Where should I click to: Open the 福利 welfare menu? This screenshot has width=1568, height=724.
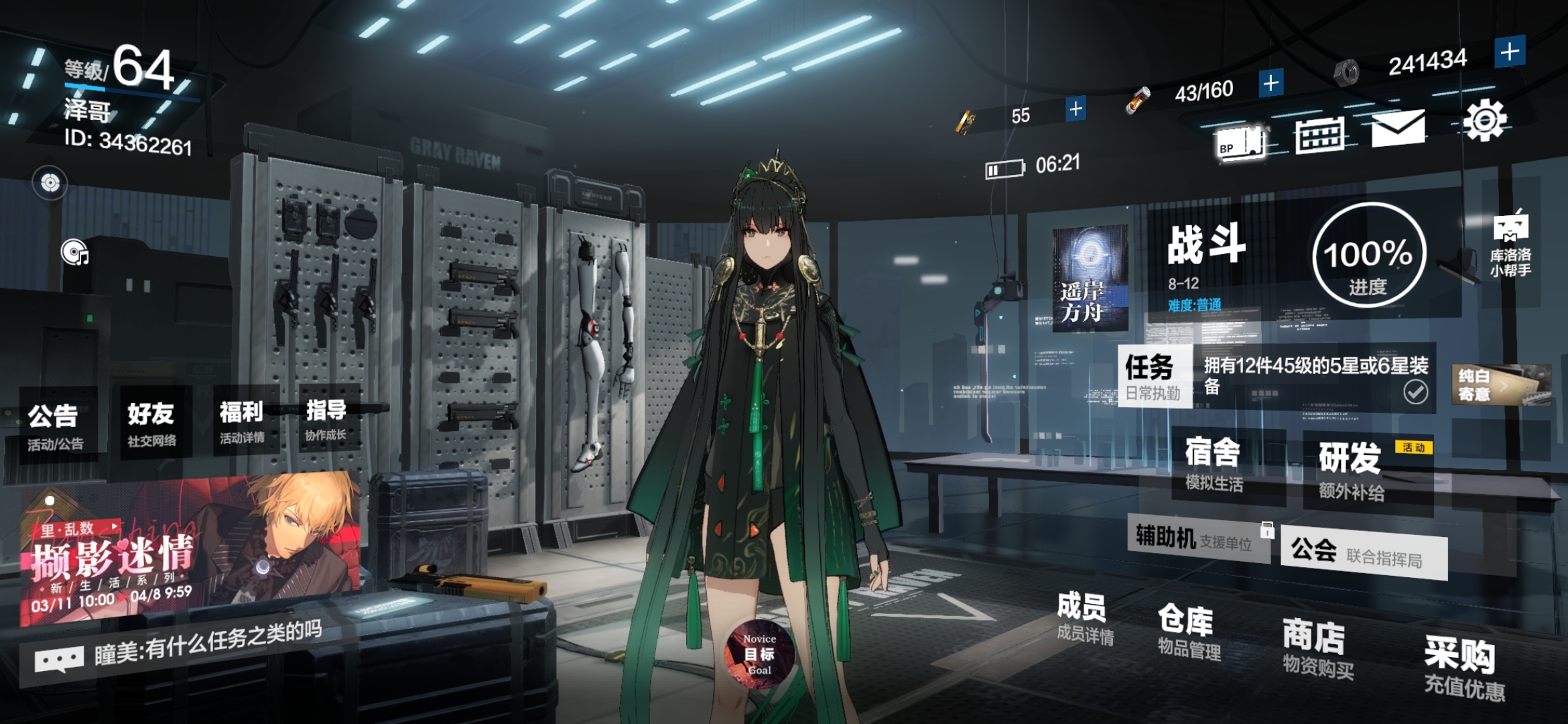coord(242,420)
